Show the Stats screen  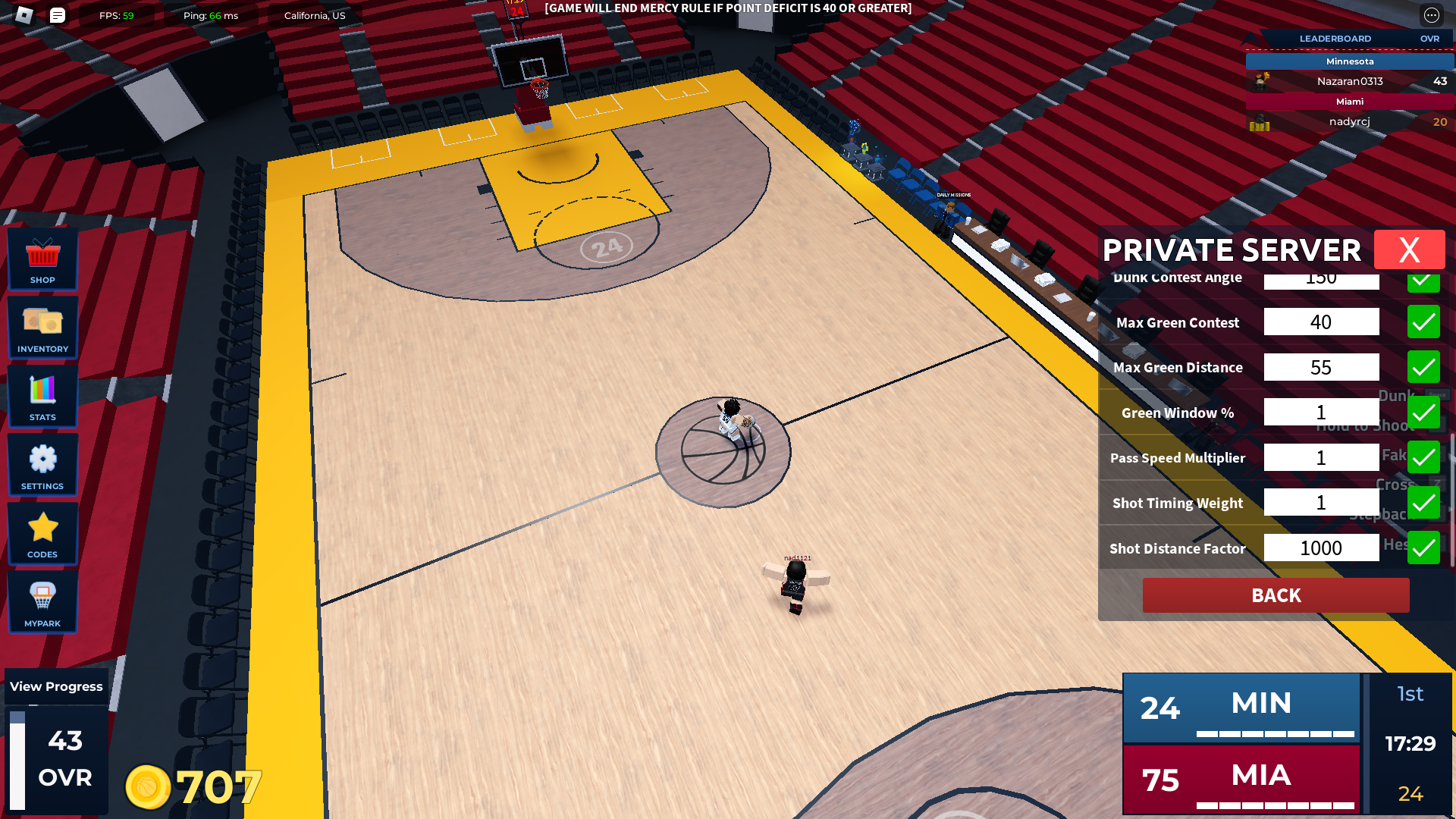click(x=42, y=396)
